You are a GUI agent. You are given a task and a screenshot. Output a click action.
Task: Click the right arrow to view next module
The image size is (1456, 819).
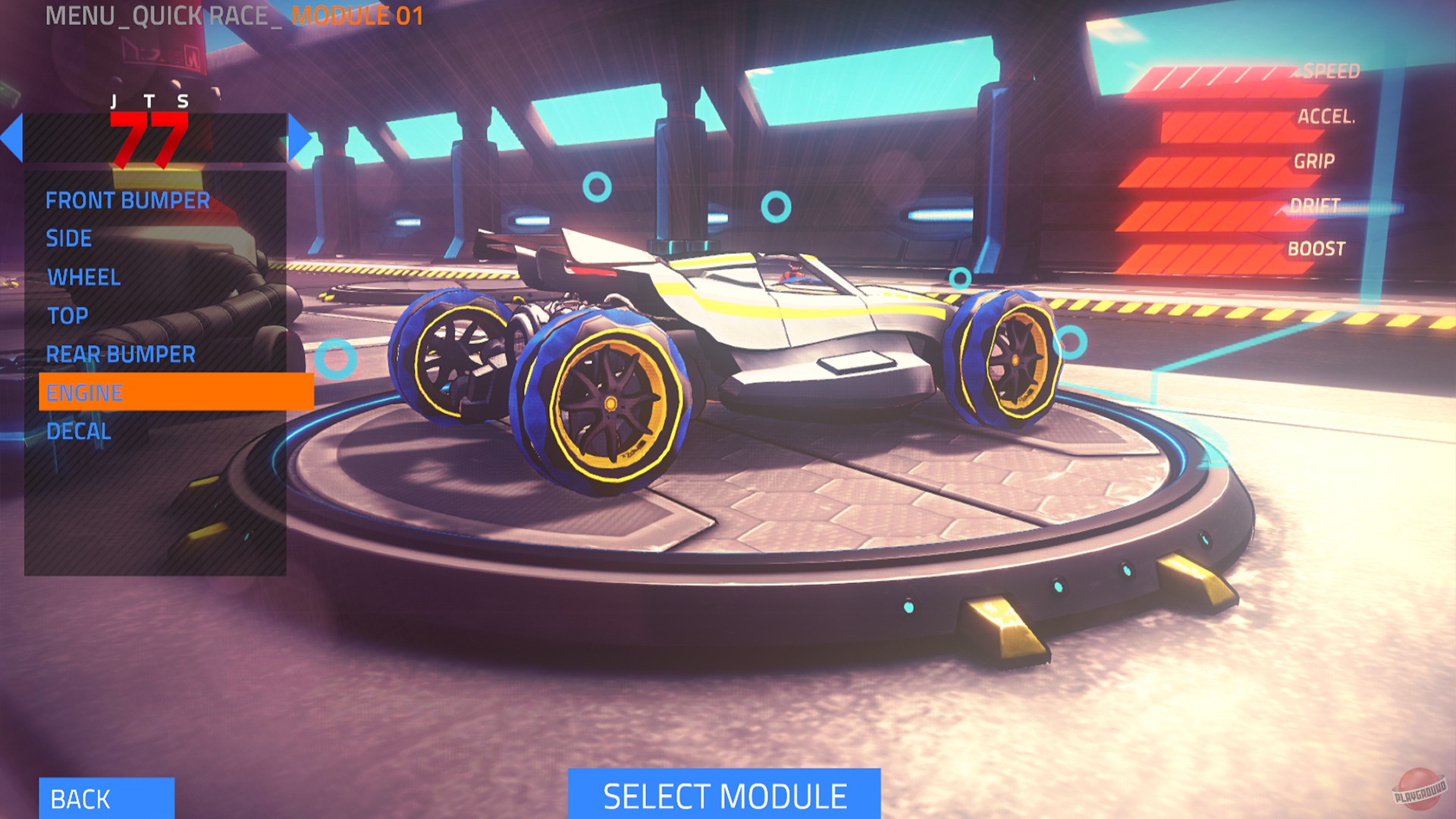pos(301,136)
